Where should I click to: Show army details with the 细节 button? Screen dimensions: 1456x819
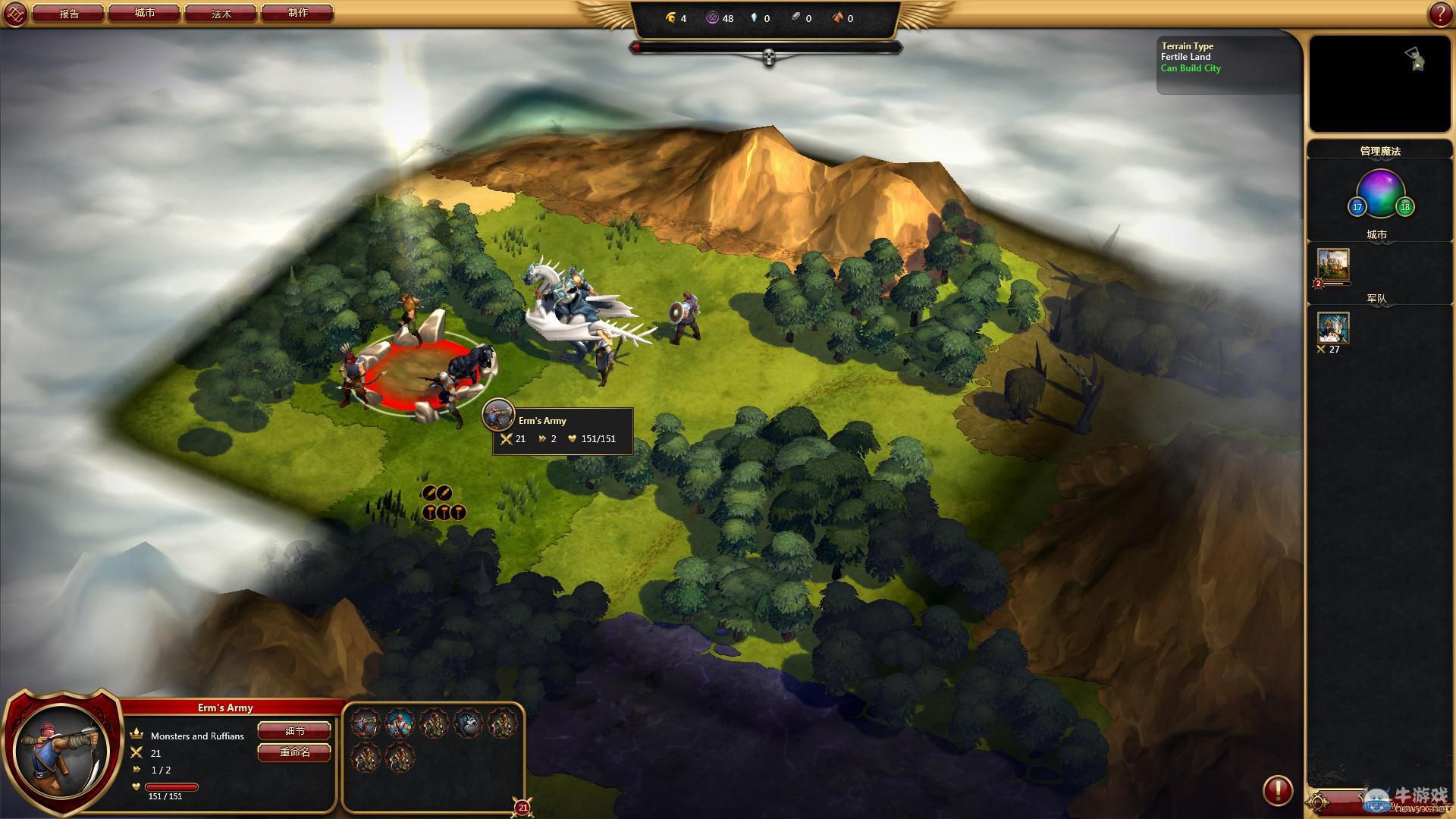click(x=295, y=731)
